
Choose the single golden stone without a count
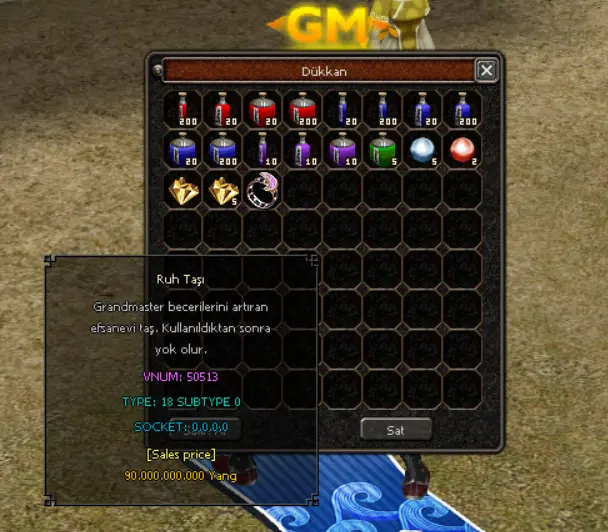(x=182, y=190)
